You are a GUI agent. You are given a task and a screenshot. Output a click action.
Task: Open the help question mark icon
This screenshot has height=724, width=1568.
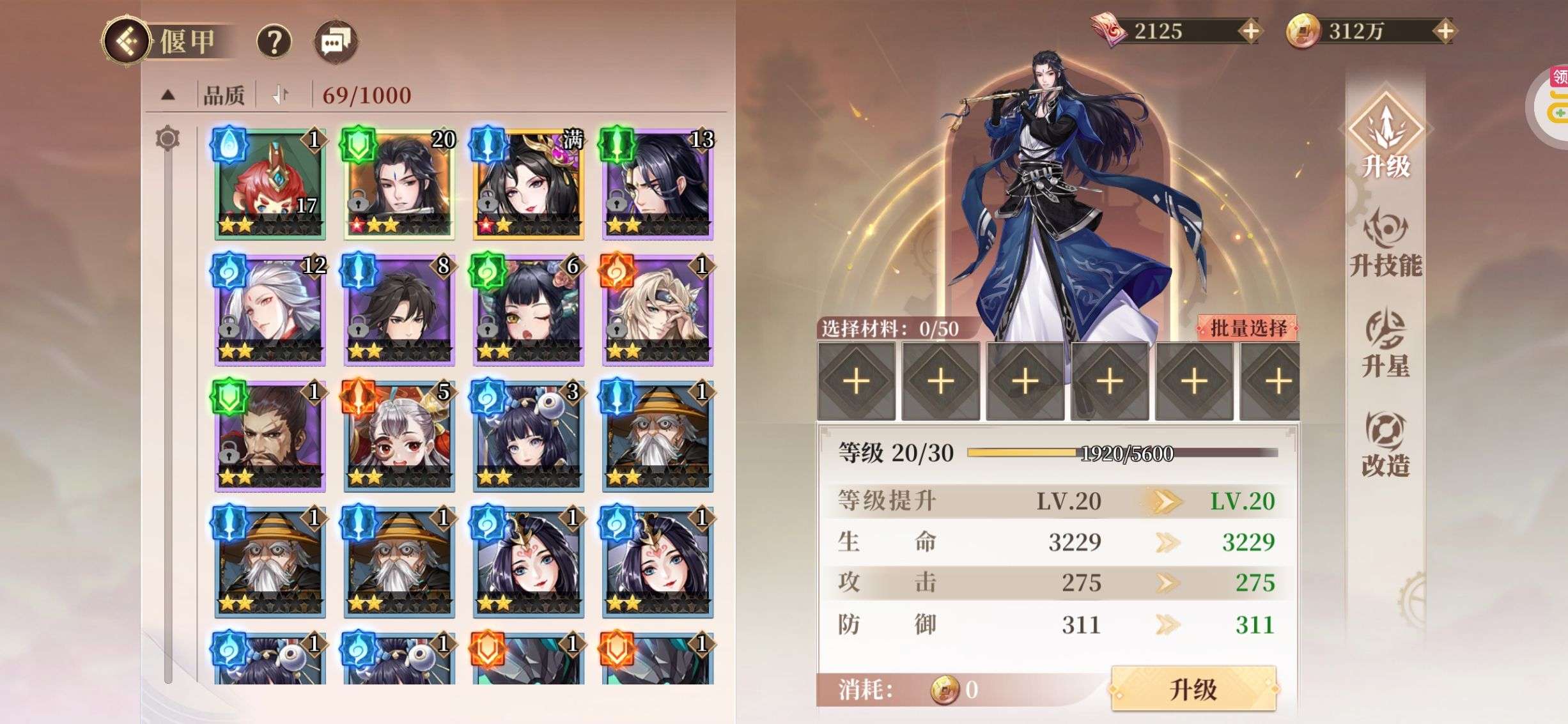tap(274, 41)
